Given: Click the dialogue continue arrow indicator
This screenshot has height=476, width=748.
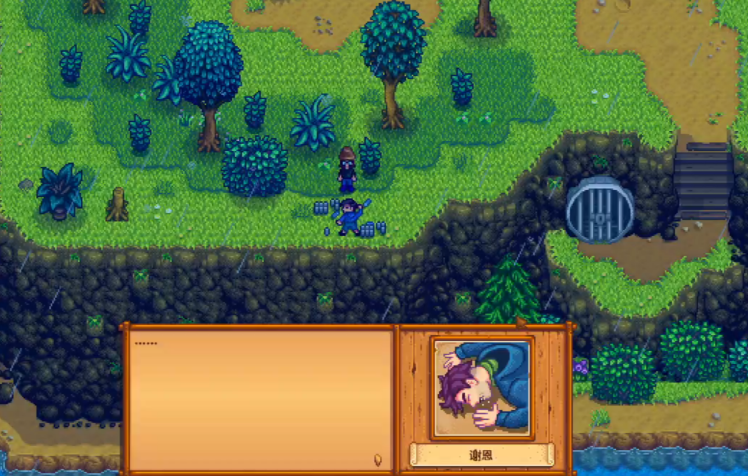Looking at the screenshot, I should tap(377, 461).
